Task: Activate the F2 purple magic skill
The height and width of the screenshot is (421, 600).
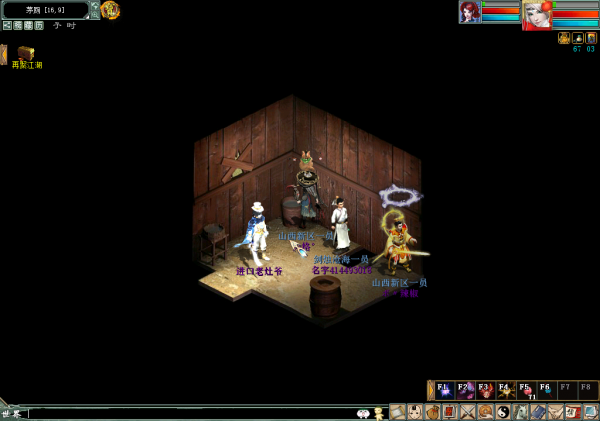Action: coord(465,390)
